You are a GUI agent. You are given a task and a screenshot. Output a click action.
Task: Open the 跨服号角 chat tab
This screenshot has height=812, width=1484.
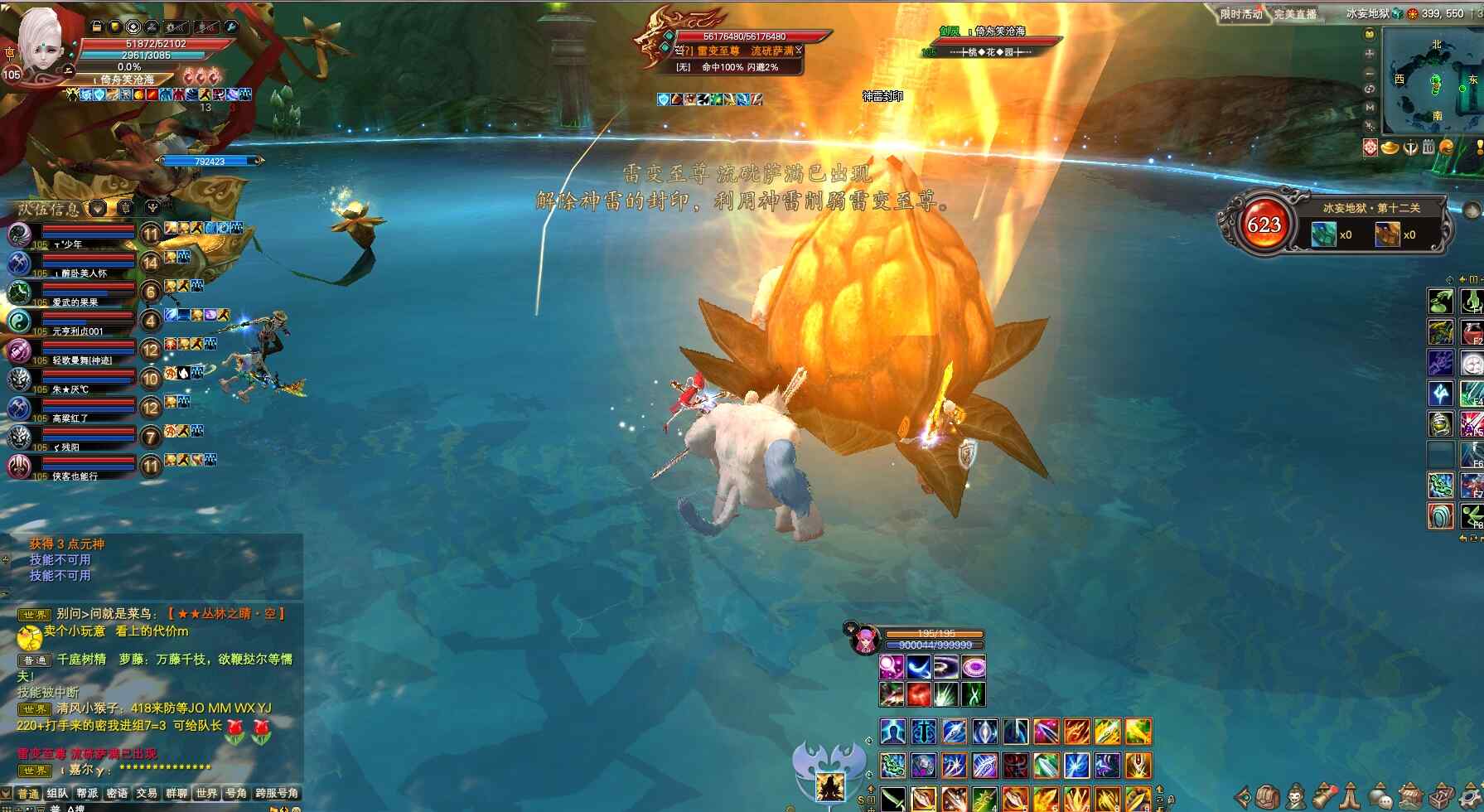pyautogui.click(x=276, y=793)
